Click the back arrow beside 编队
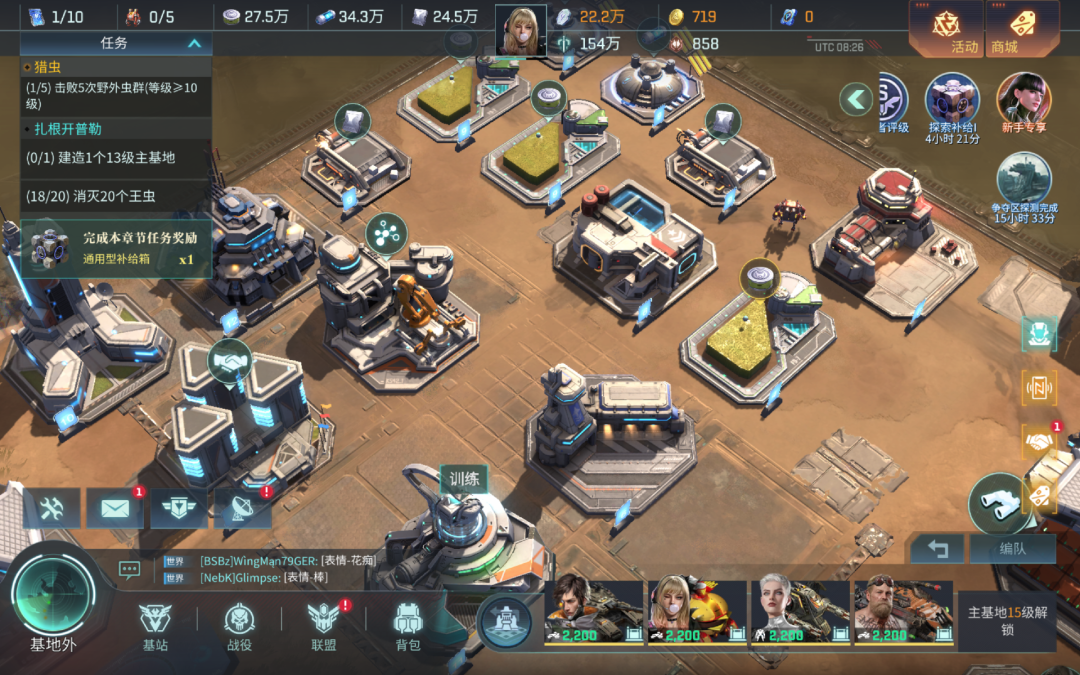This screenshot has width=1080, height=675. pos(937,548)
